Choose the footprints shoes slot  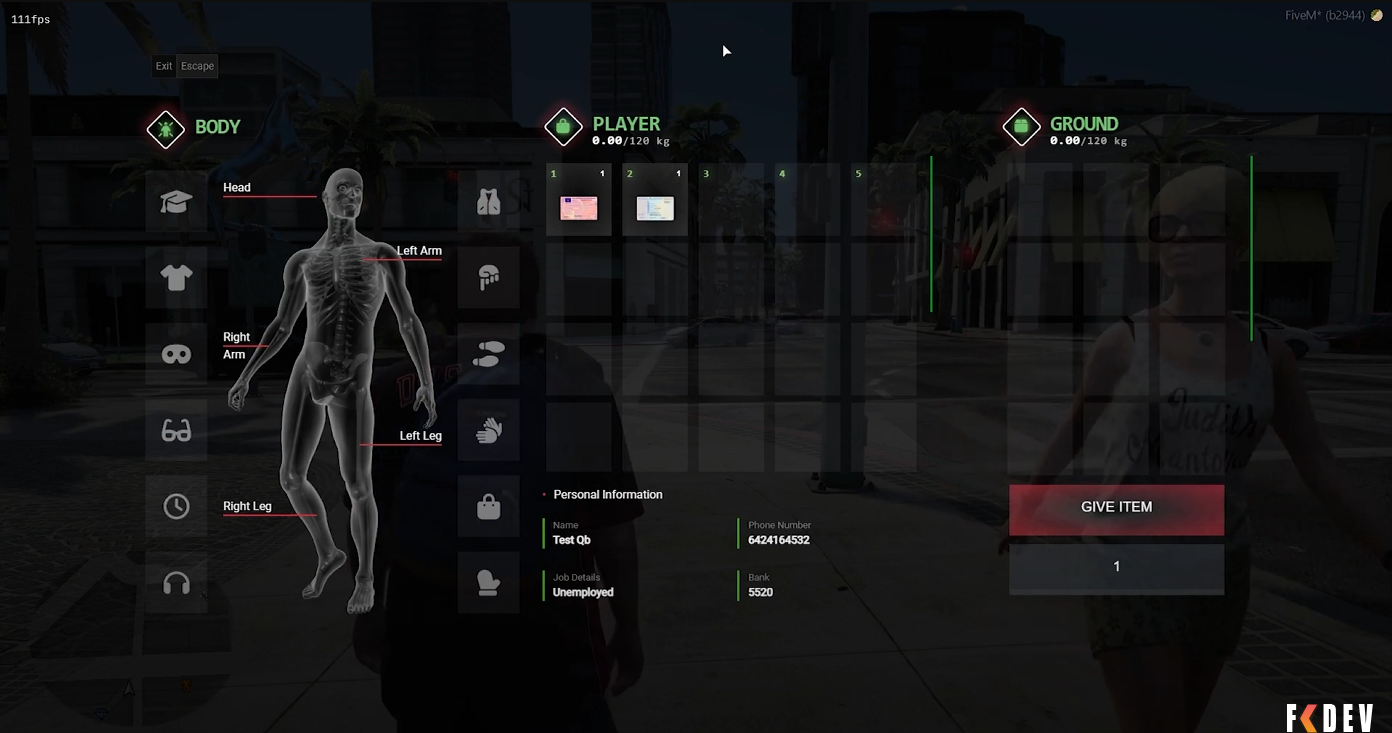click(488, 354)
